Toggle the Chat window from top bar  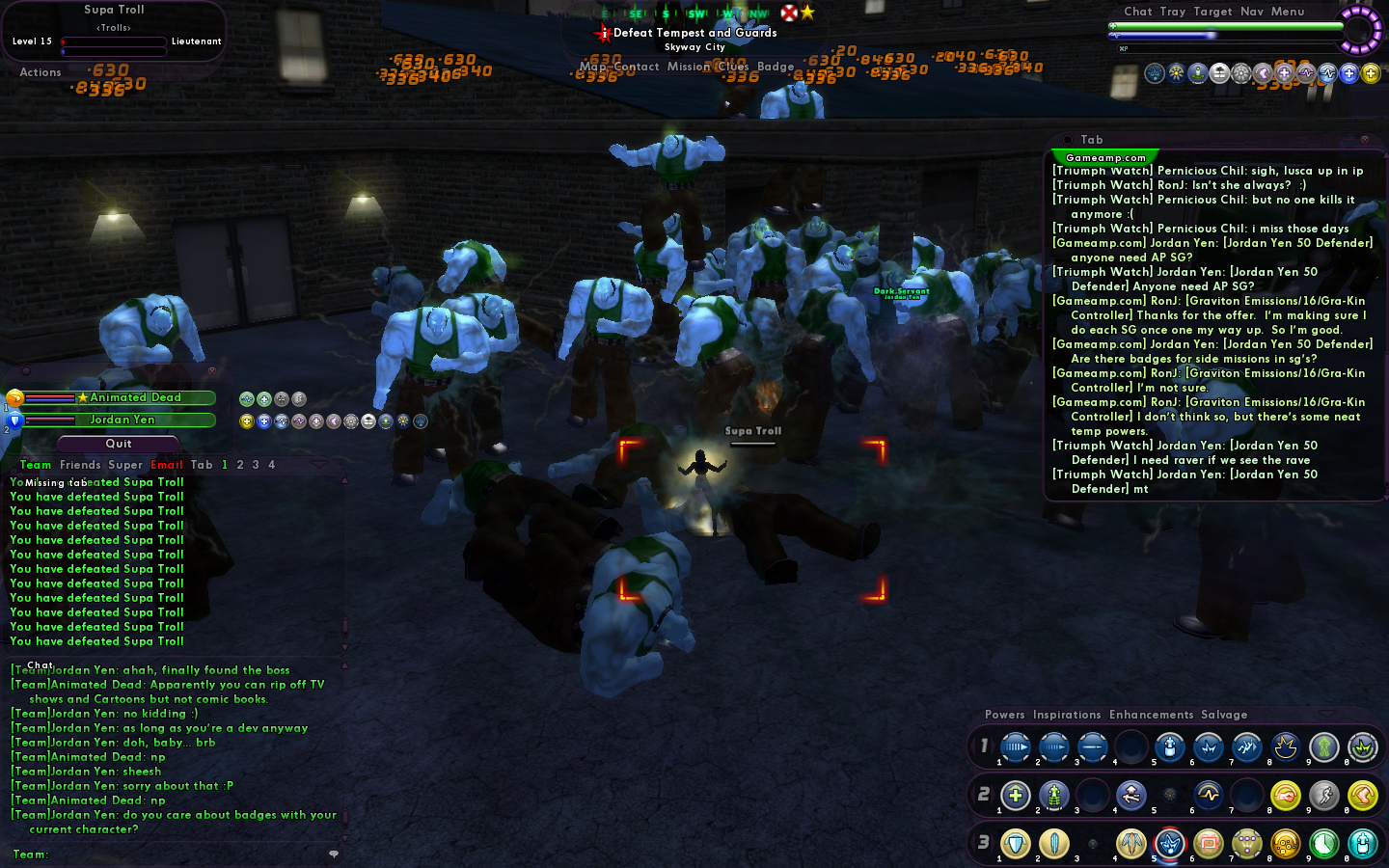1137,12
